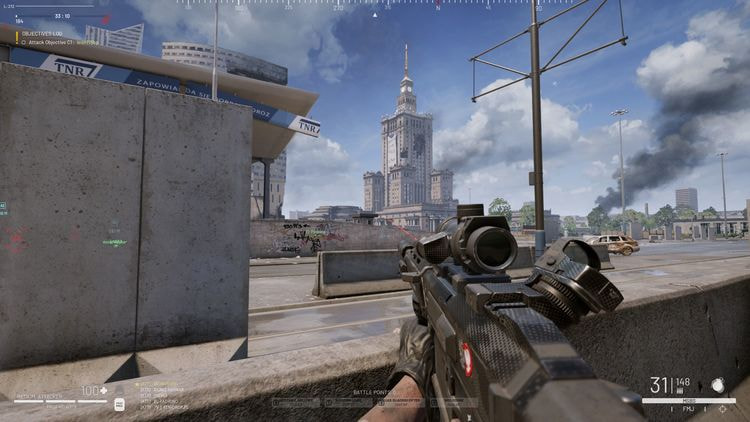Click the equipment pack icon near health
750x422 pixels.
119,403
